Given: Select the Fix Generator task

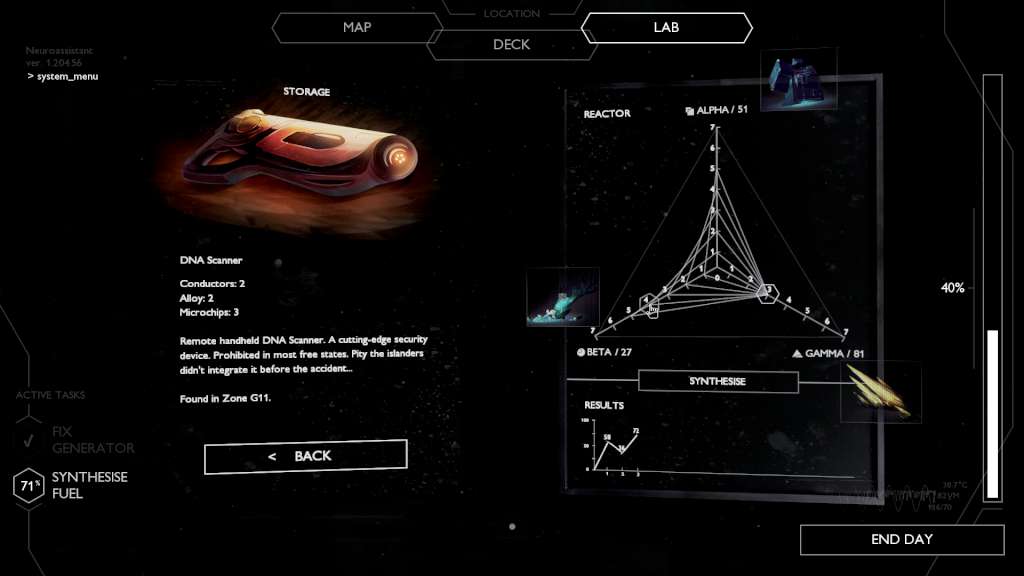Looking at the screenshot, I should point(92,439).
